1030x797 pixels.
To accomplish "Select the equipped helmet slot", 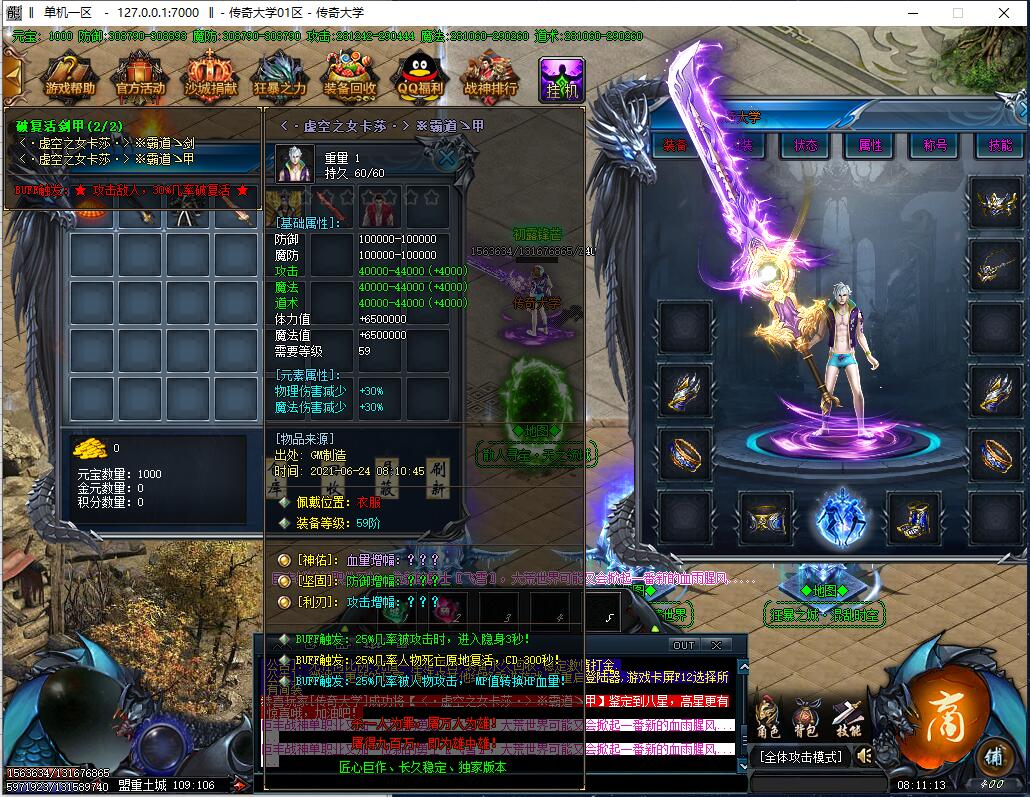I will click(996, 203).
